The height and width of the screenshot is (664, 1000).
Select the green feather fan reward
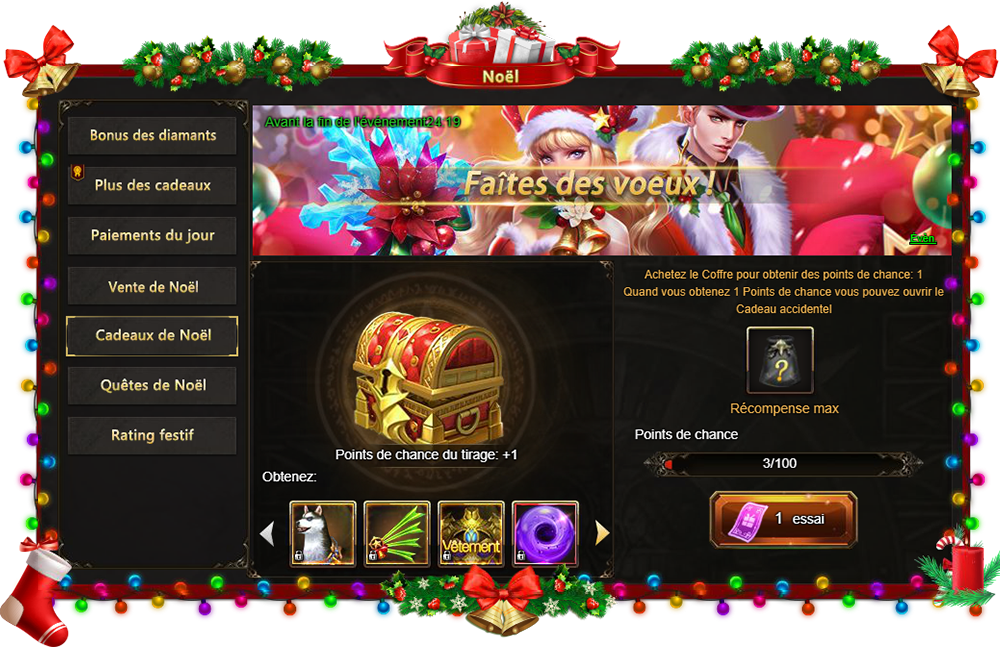(397, 534)
